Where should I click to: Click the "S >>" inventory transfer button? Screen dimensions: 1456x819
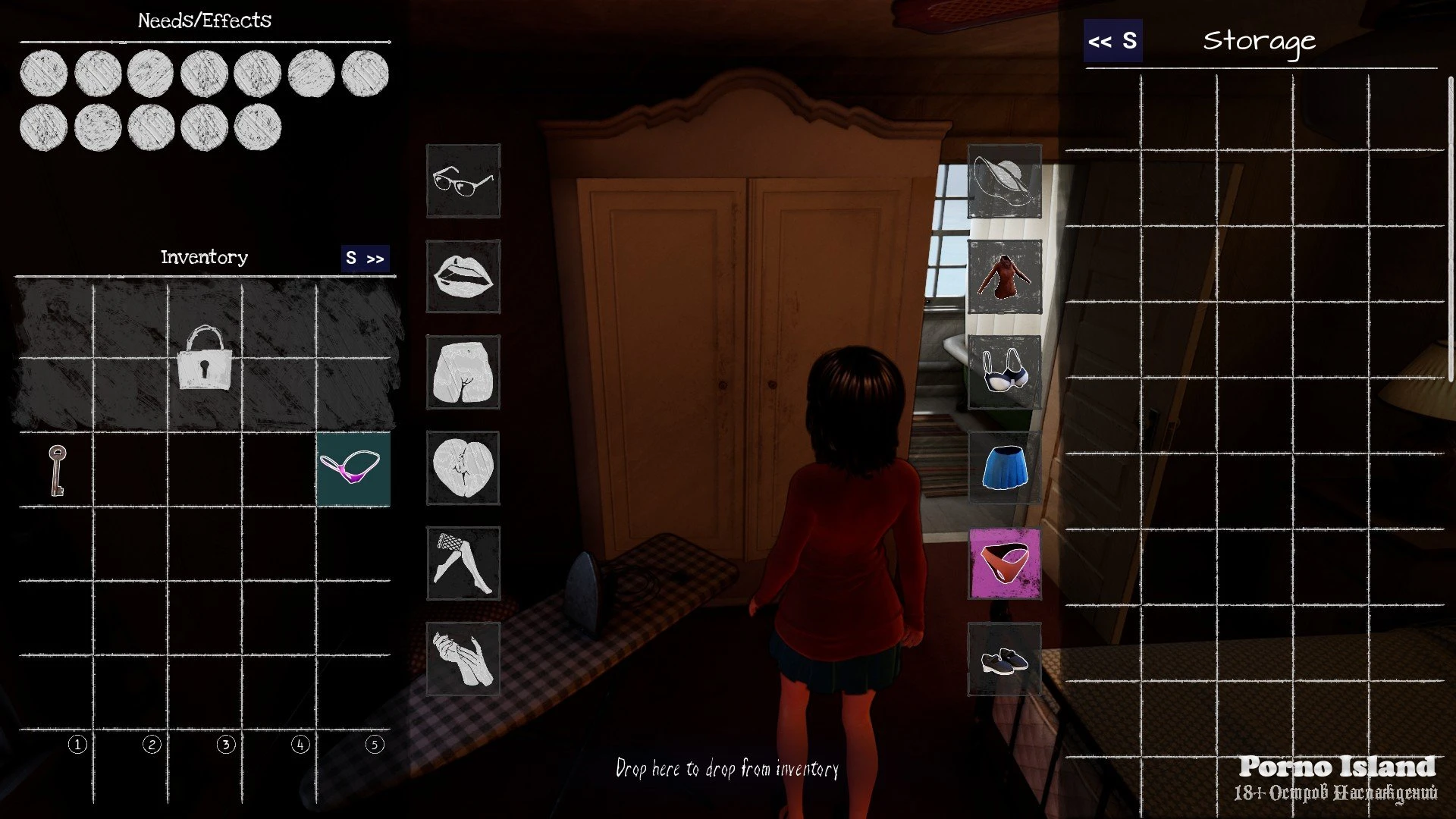(366, 258)
